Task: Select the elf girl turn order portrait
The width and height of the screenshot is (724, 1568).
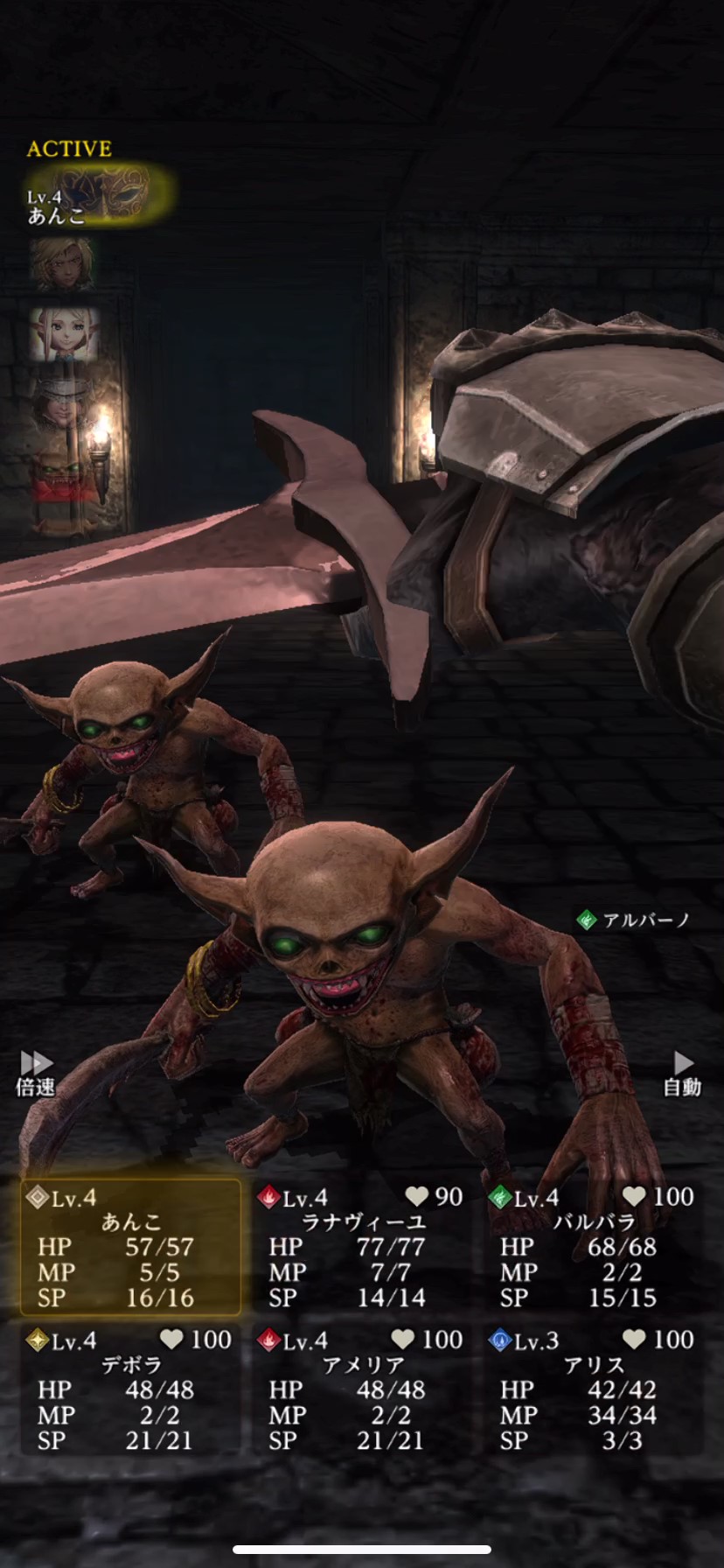Action: point(63,334)
